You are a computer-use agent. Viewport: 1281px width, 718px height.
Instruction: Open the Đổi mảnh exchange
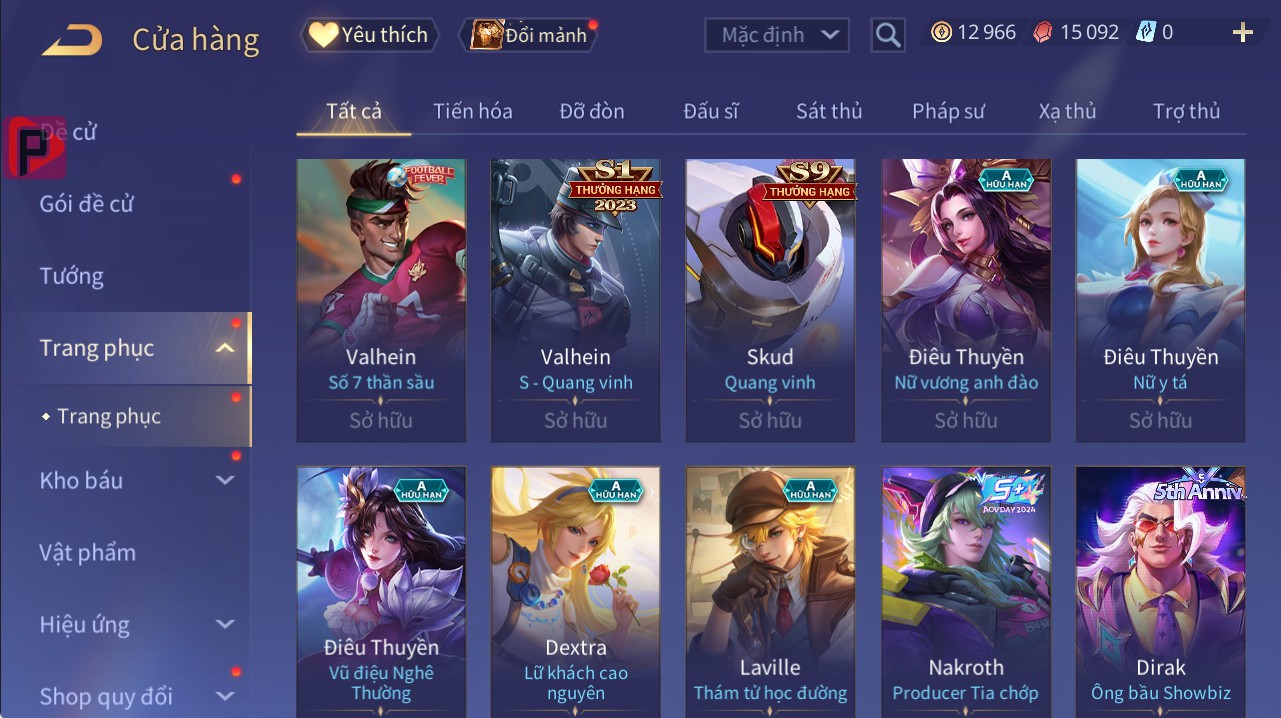(530, 35)
